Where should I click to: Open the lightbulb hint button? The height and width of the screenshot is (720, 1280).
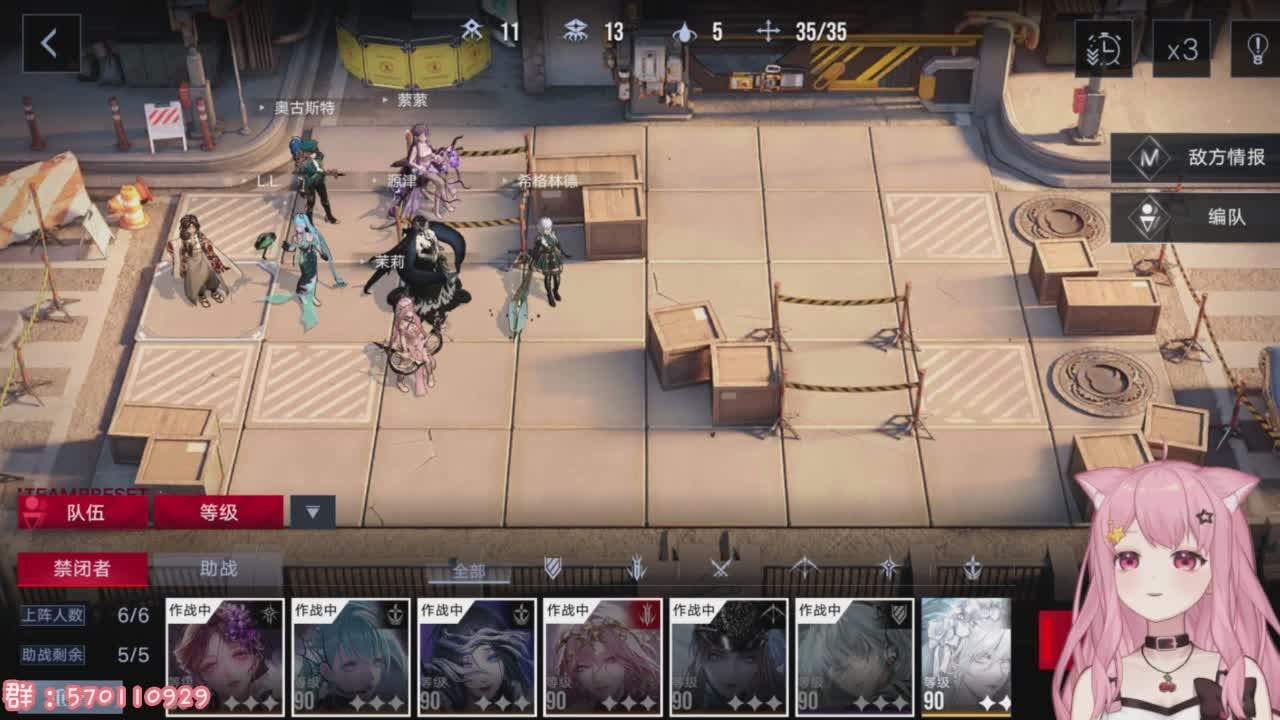[x=1256, y=48]
